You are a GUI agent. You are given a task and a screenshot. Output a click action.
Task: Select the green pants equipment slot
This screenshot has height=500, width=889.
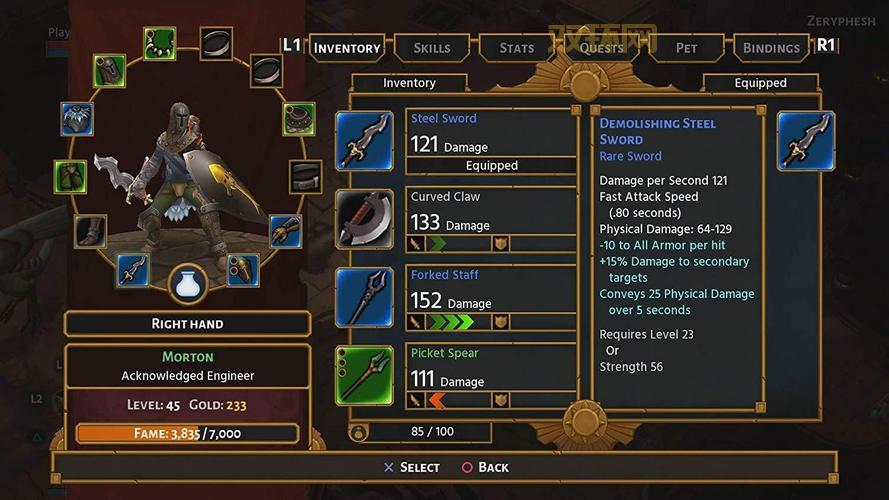(x=70, y=176)
